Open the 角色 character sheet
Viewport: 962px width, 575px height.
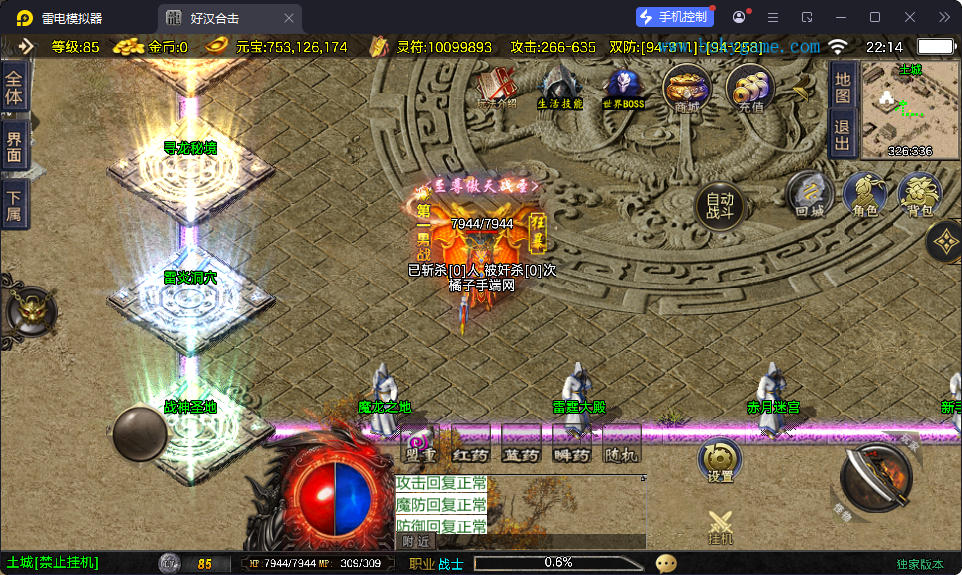pos(865,195)
